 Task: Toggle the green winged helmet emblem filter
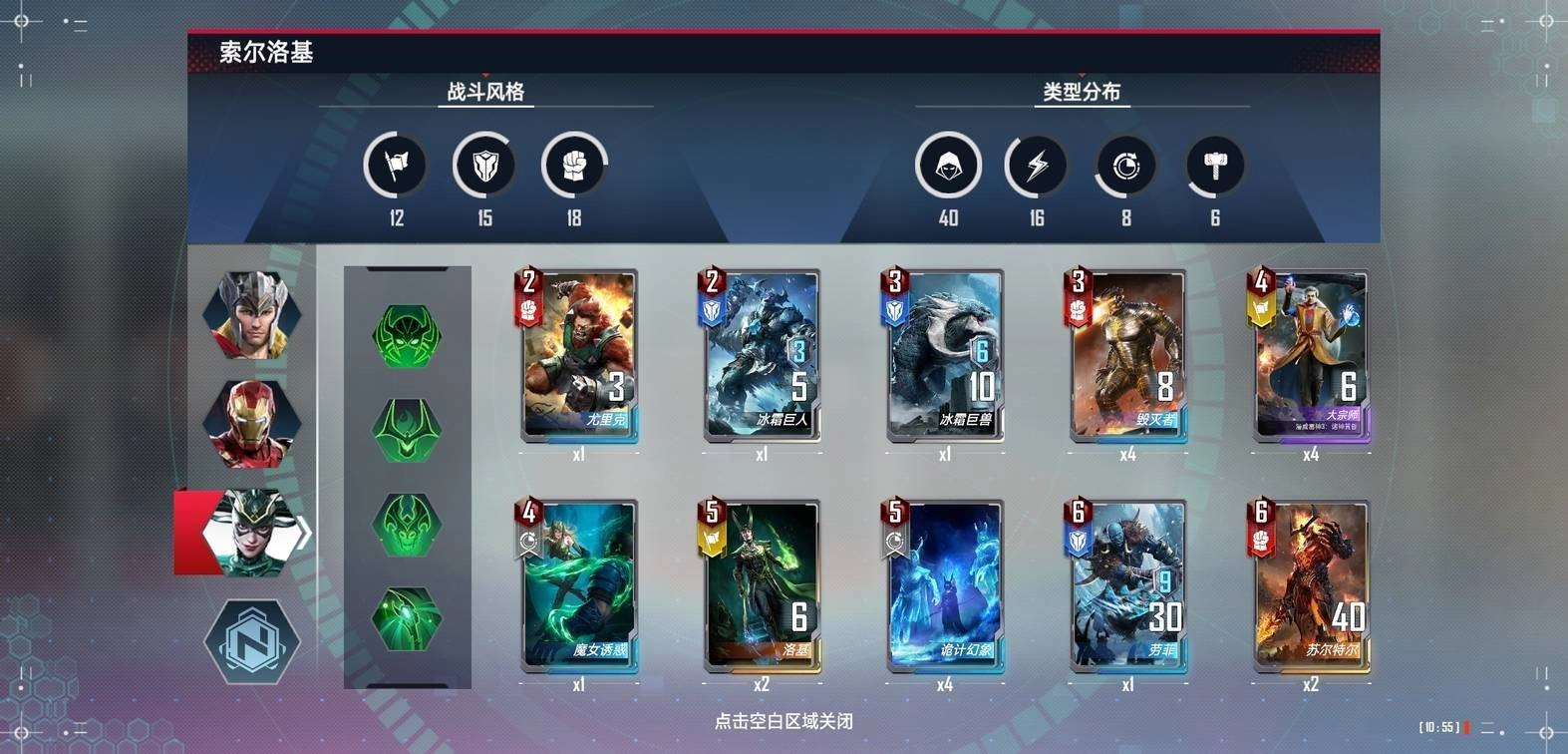[407, 429]
